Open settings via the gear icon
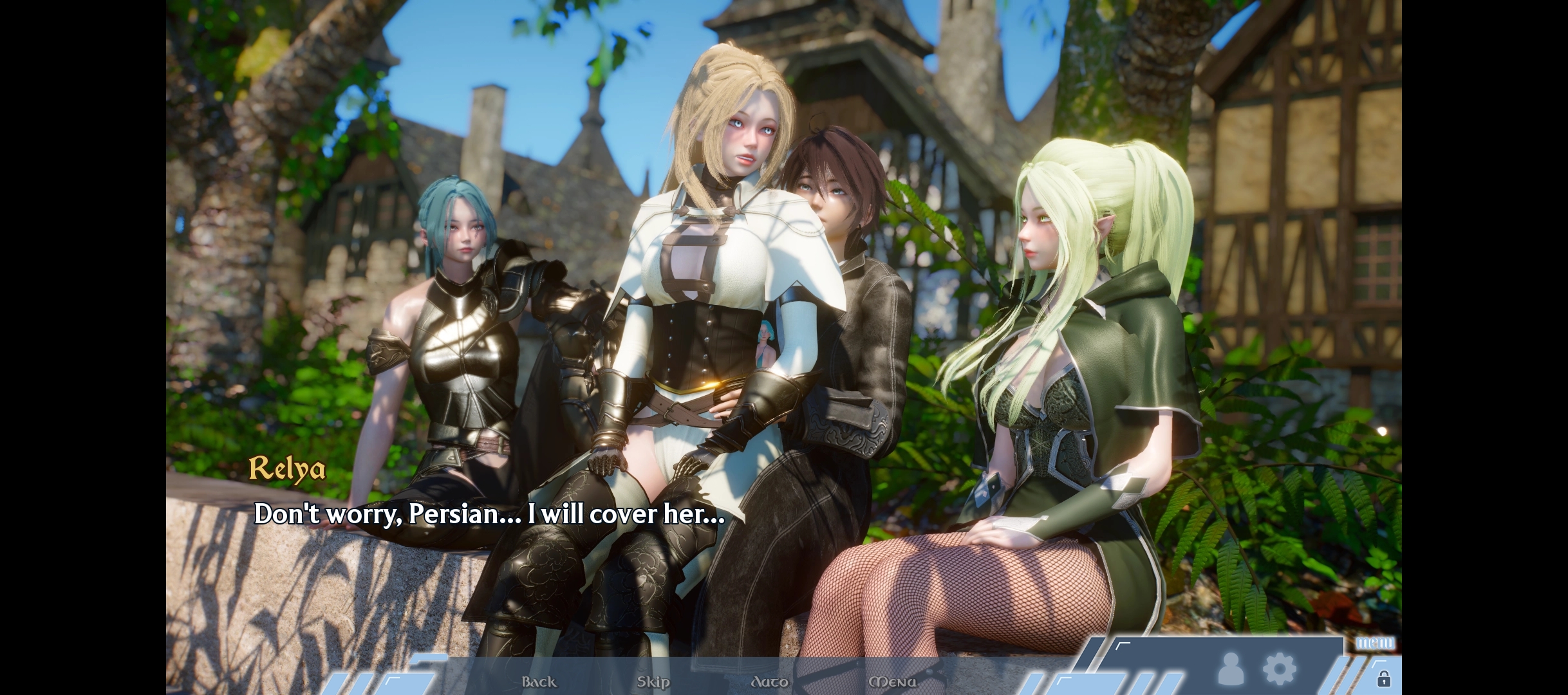Viewport: 1568px width, 695px height. (x=1279, y=669)
